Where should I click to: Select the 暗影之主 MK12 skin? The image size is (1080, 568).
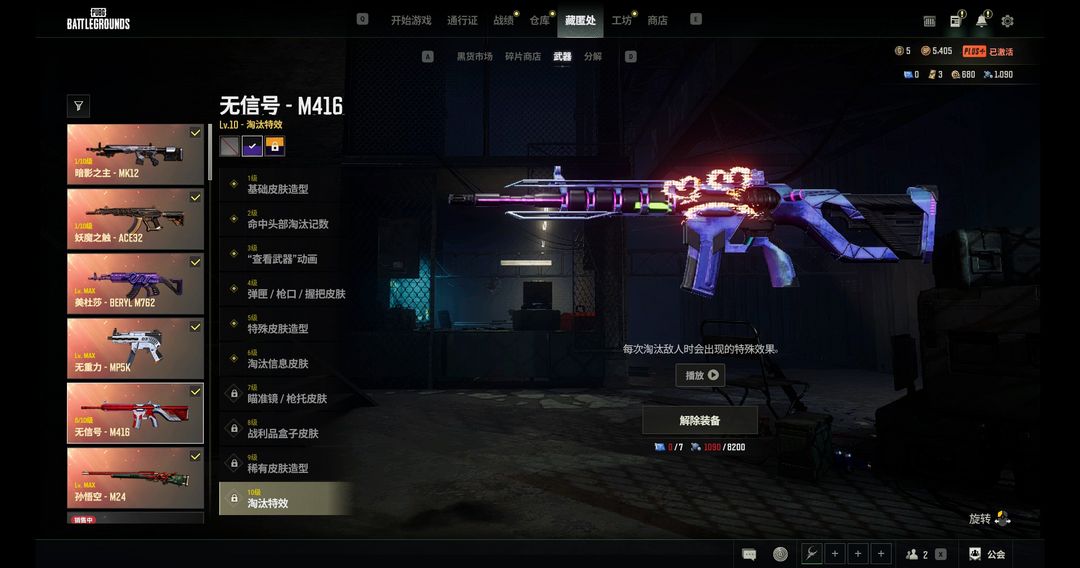[135, 154]
